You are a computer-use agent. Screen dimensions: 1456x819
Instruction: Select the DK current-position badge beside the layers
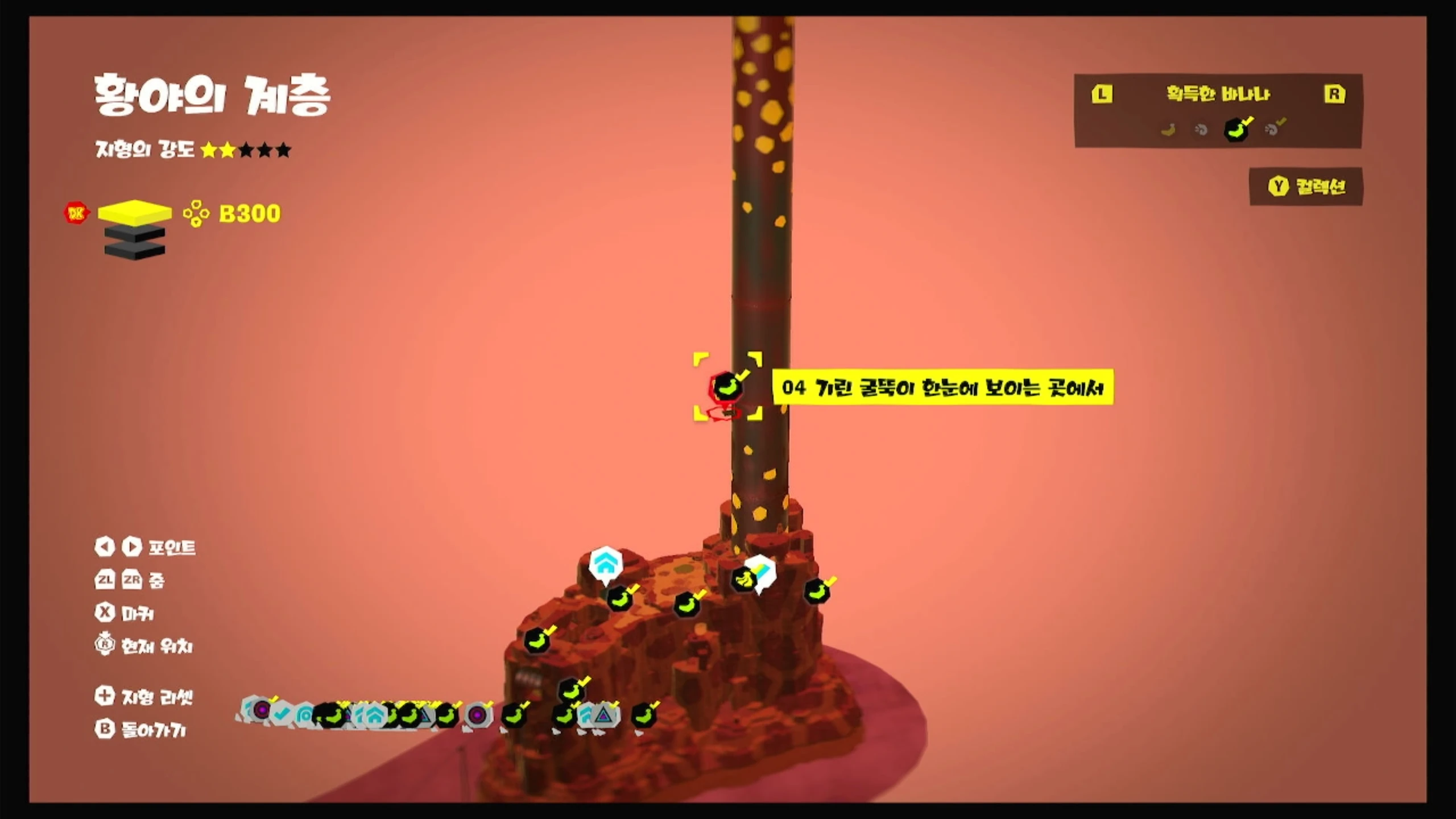point(76,213)
